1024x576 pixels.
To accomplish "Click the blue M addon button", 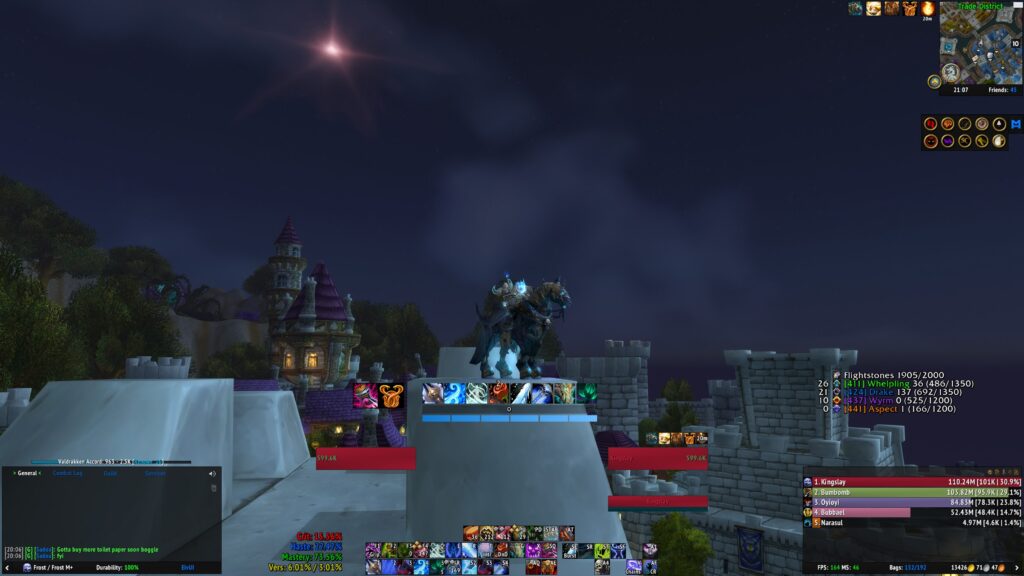I will 1015,124.
